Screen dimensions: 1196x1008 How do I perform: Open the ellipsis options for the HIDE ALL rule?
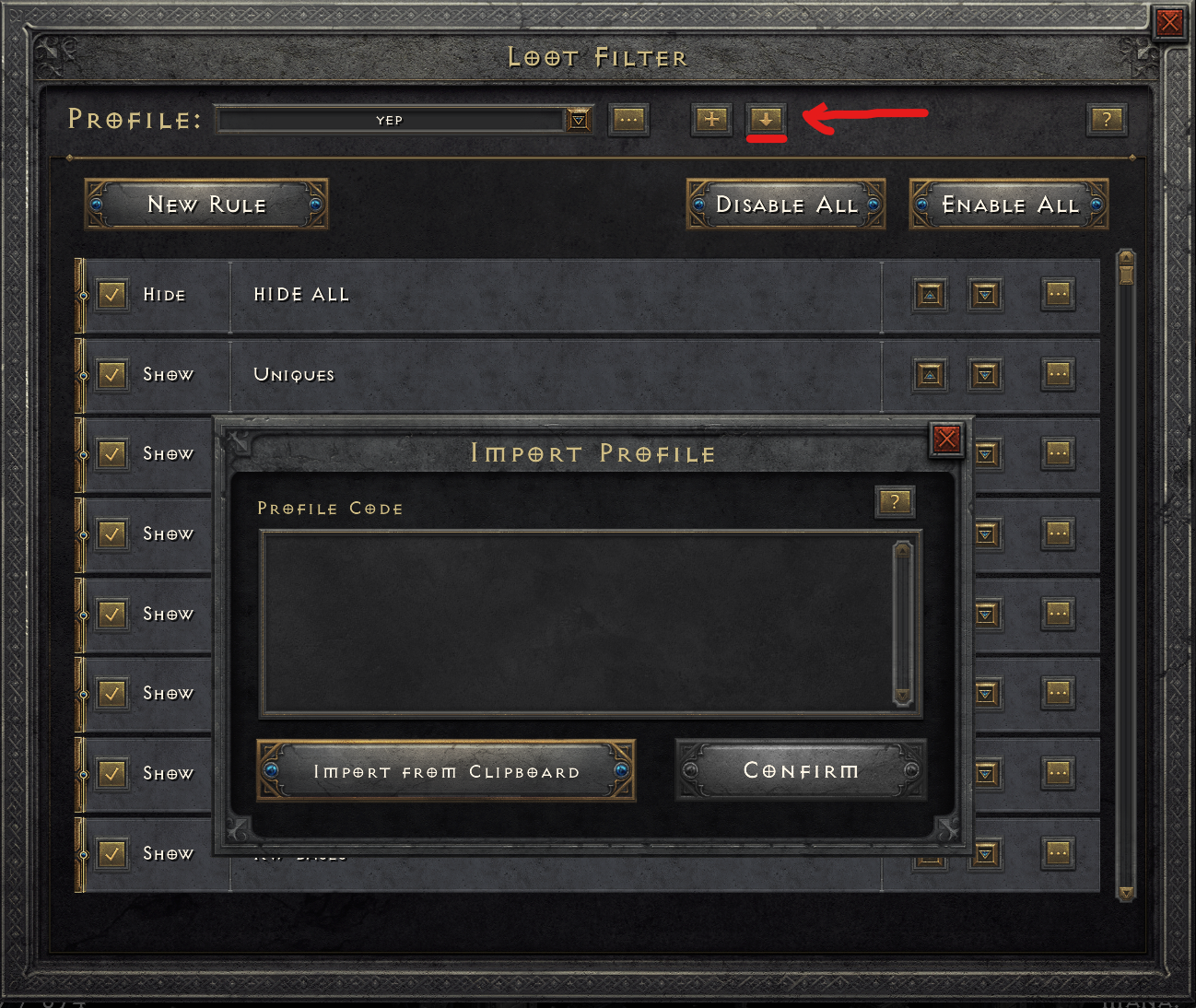coord(1058,295)
